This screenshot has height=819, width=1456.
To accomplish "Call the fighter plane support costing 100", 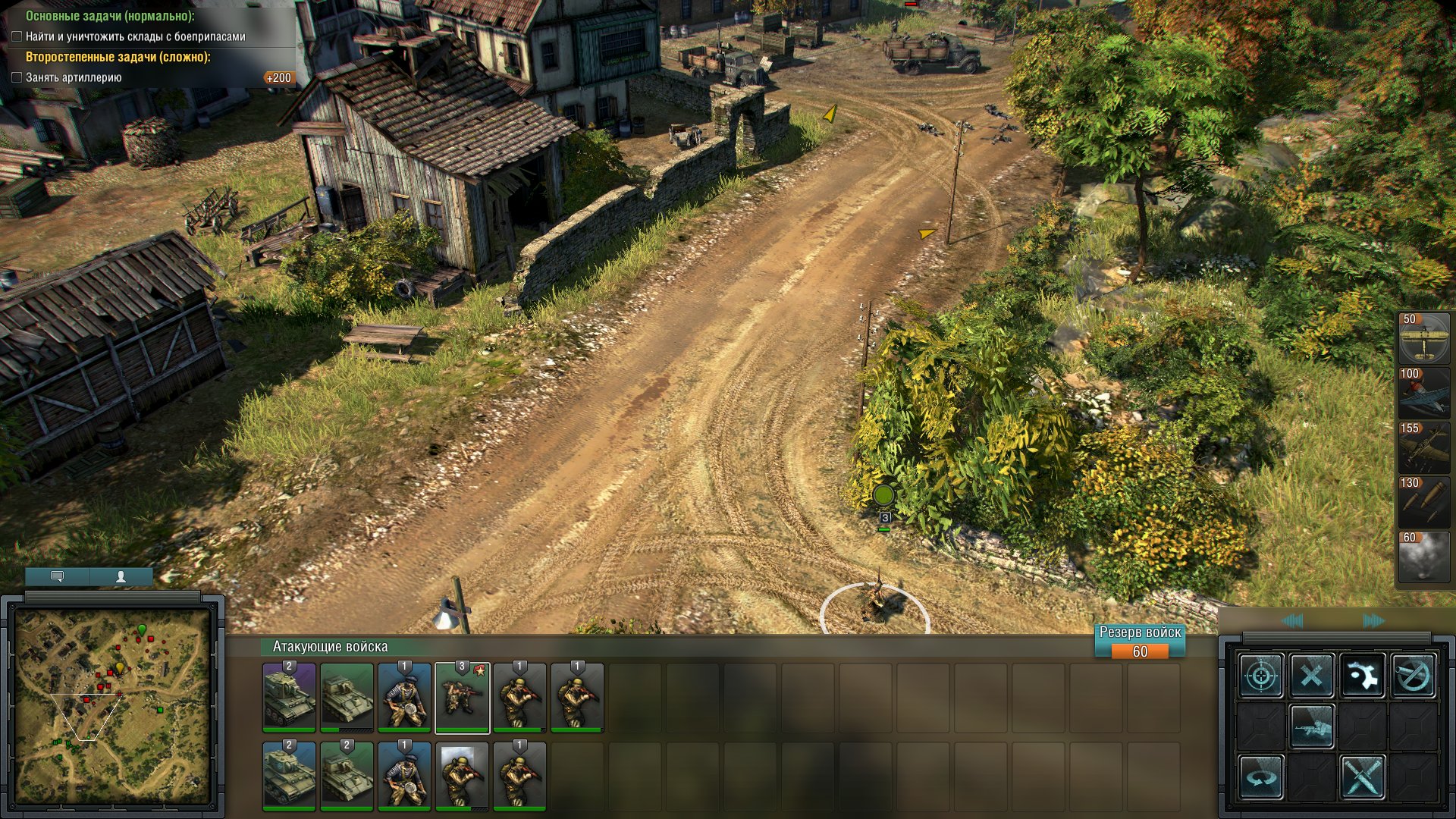I will point(1423,393).
